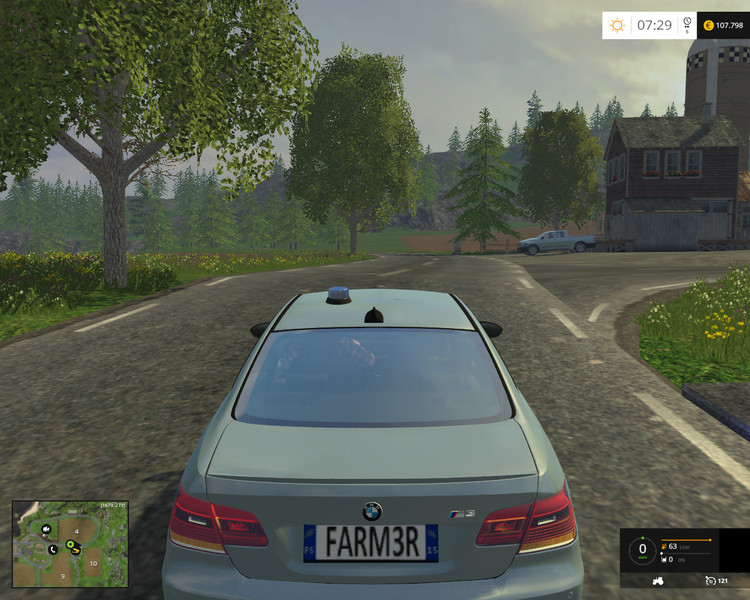Click the euro coin money icon

(709, 25)
